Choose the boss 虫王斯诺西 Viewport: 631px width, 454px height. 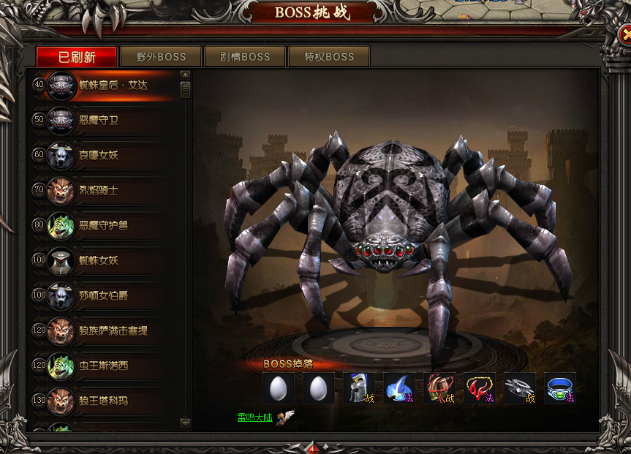pyautogui.click(x=108, y=366)
